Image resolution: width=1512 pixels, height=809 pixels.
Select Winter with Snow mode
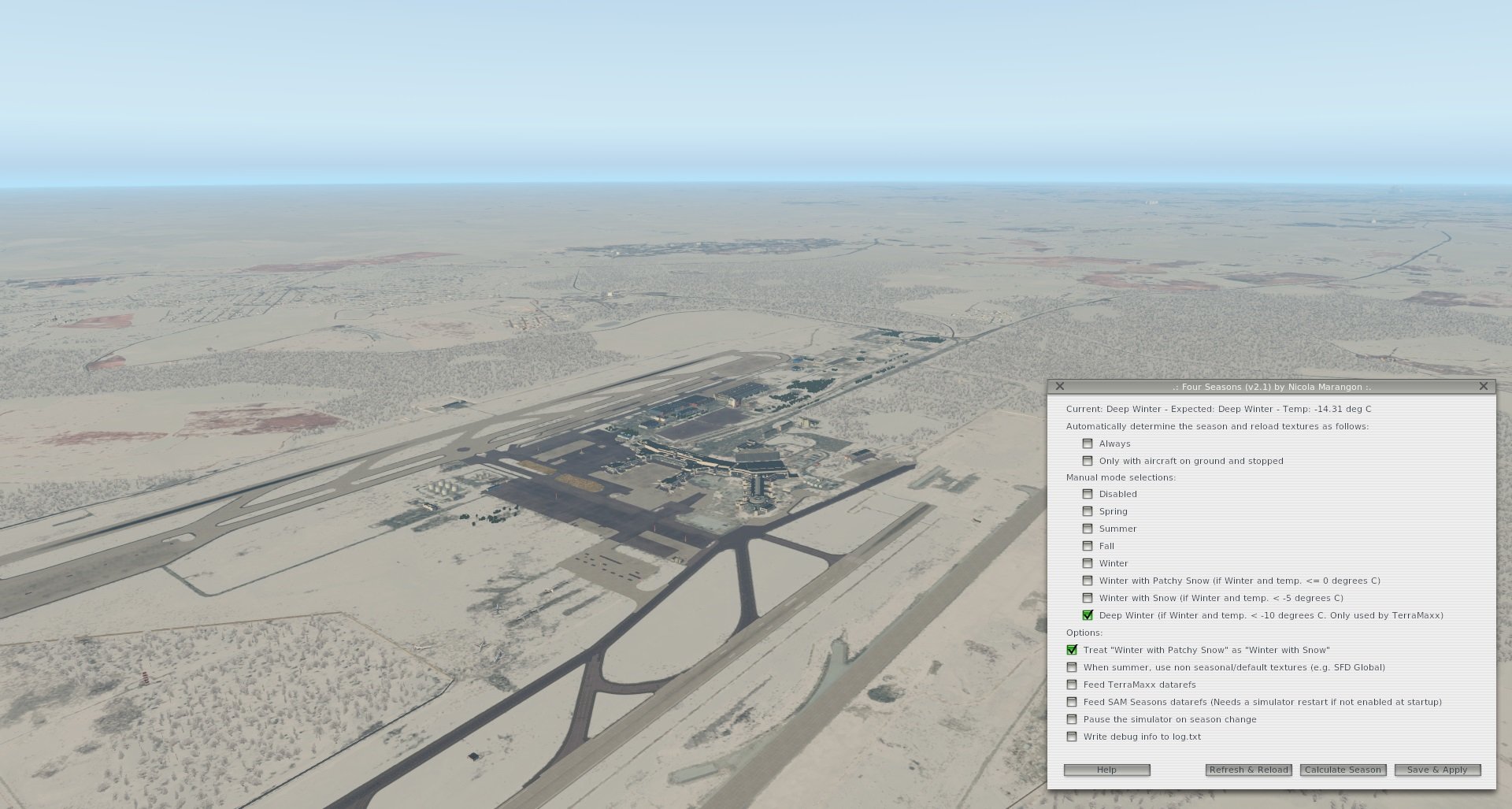pos(1088,598)
